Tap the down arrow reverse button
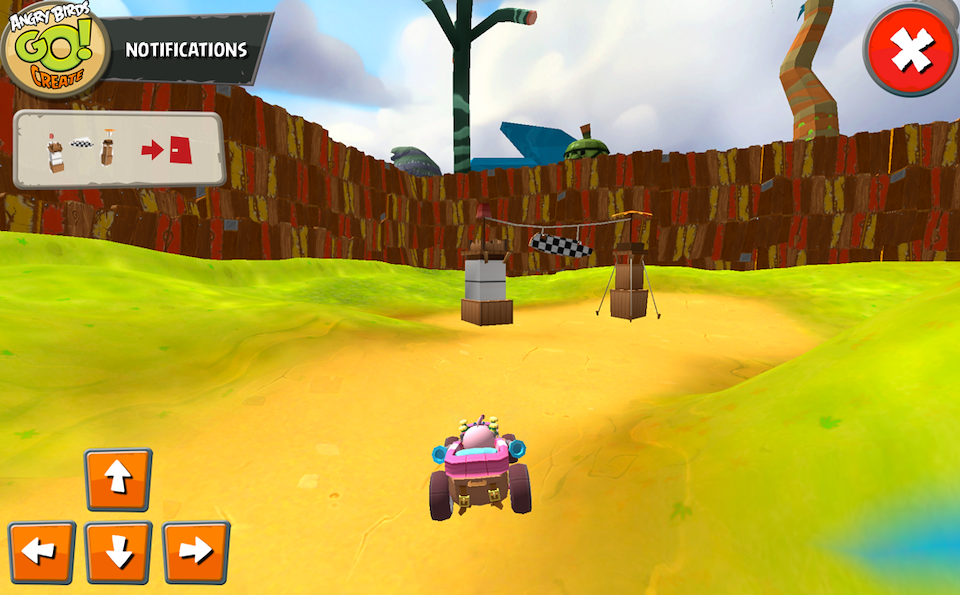This screenshot has height=595, width=960. pos(118,552)
